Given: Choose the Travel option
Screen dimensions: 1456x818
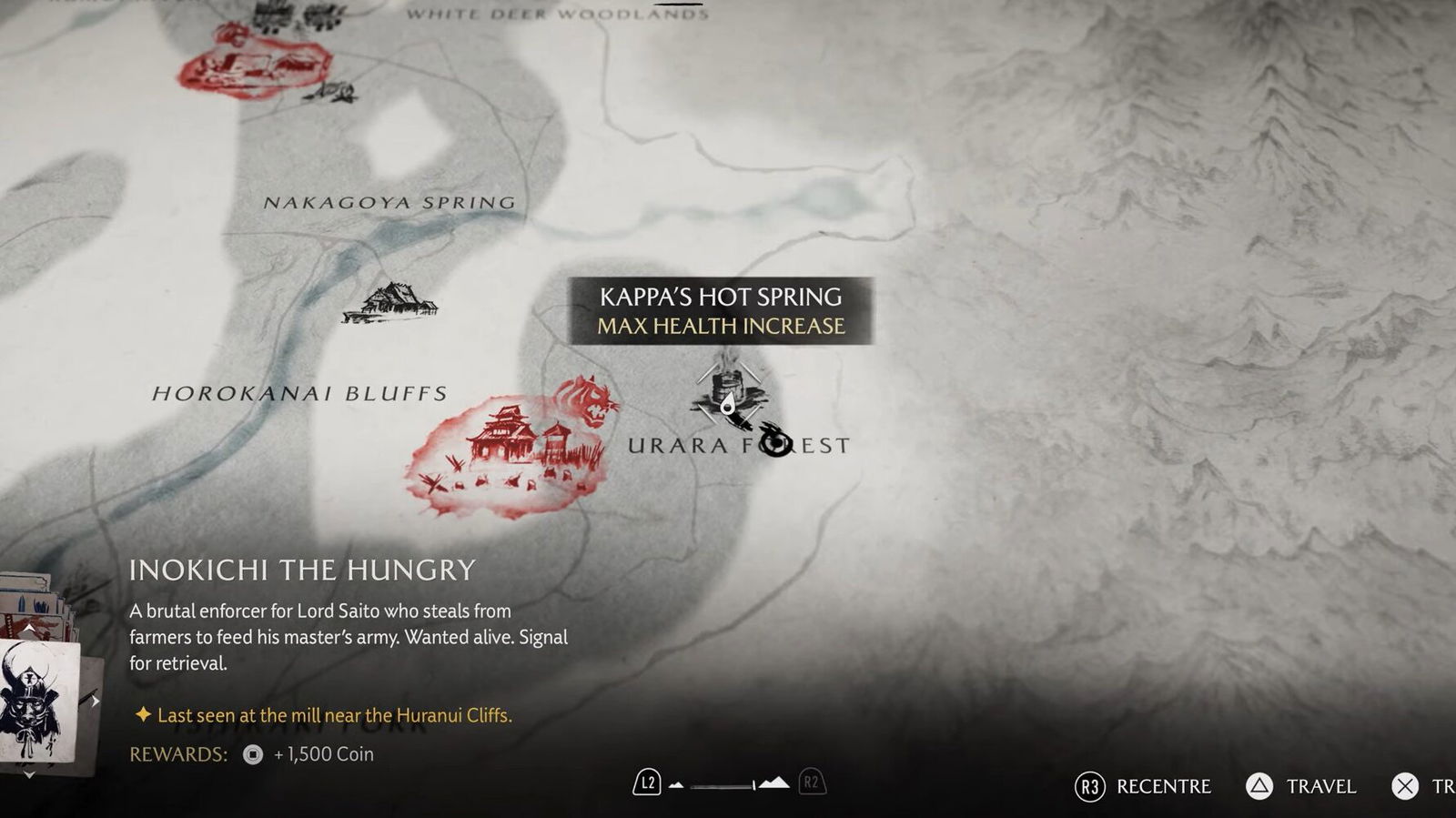Looking at the screenshot, I should (x=1301, y=786).
